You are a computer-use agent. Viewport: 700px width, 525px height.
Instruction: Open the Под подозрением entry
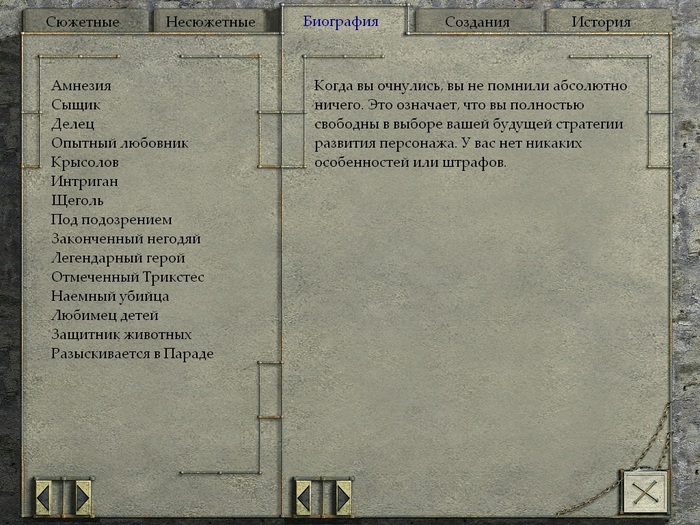pos(112,219)
